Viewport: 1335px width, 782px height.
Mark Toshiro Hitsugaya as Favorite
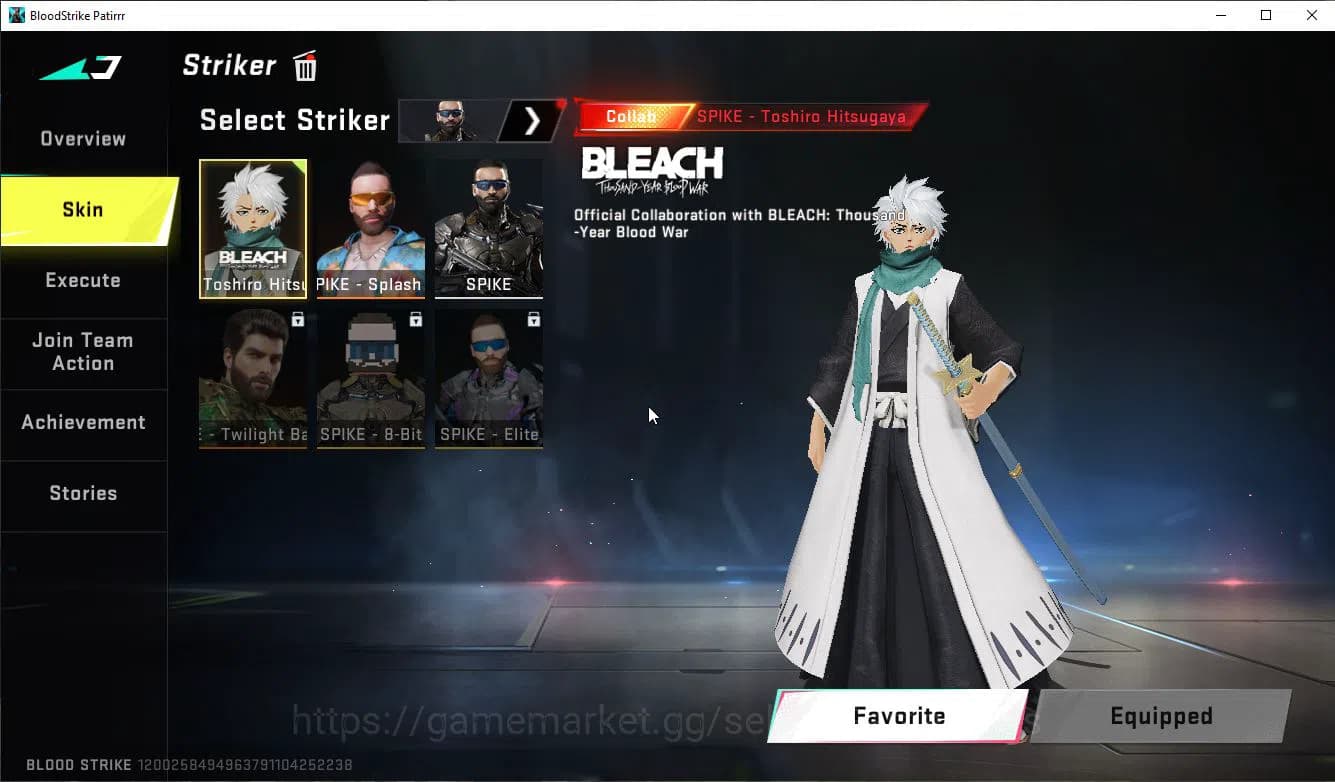898,715
